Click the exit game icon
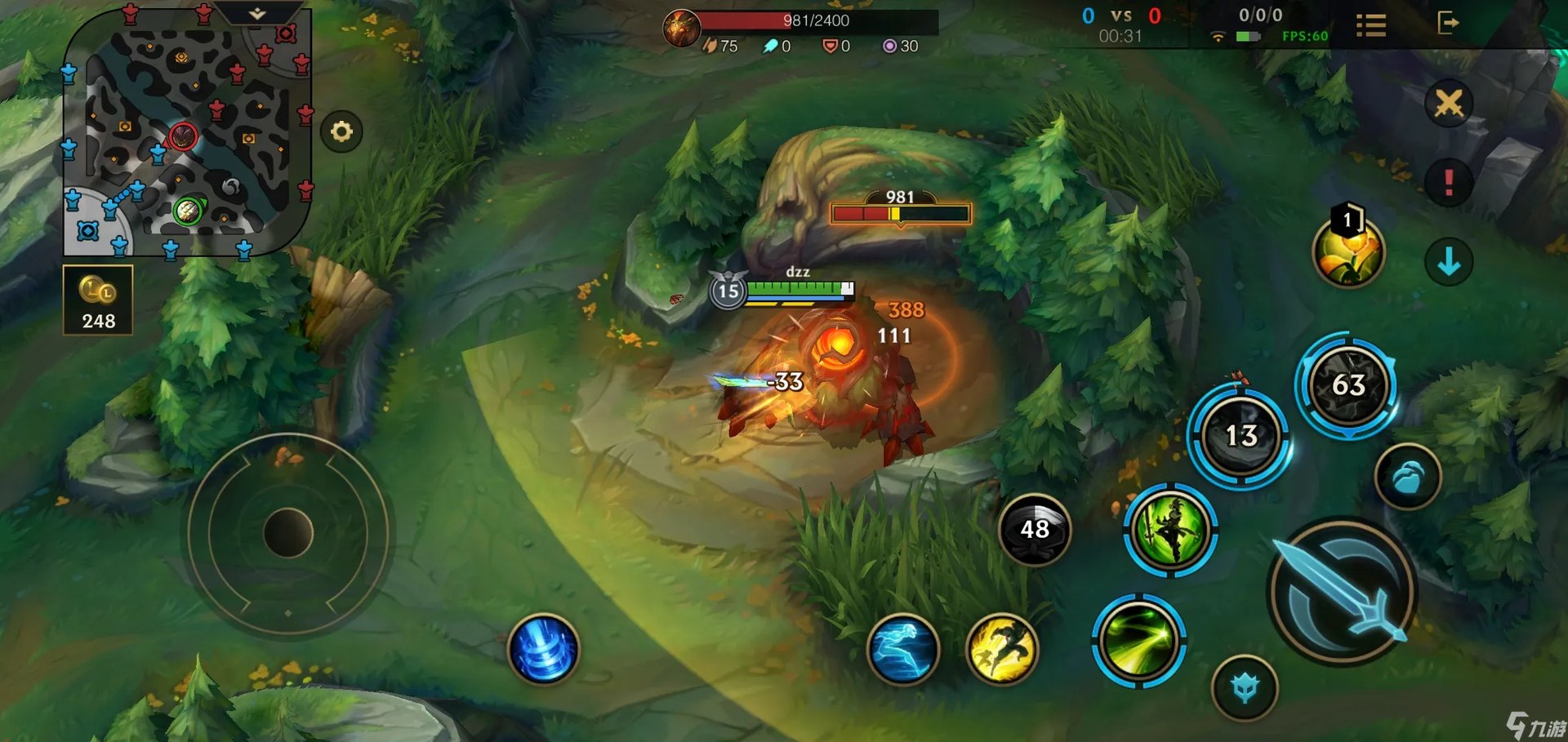Screen dimensions: 1568x742 [x=1447, y=23]
